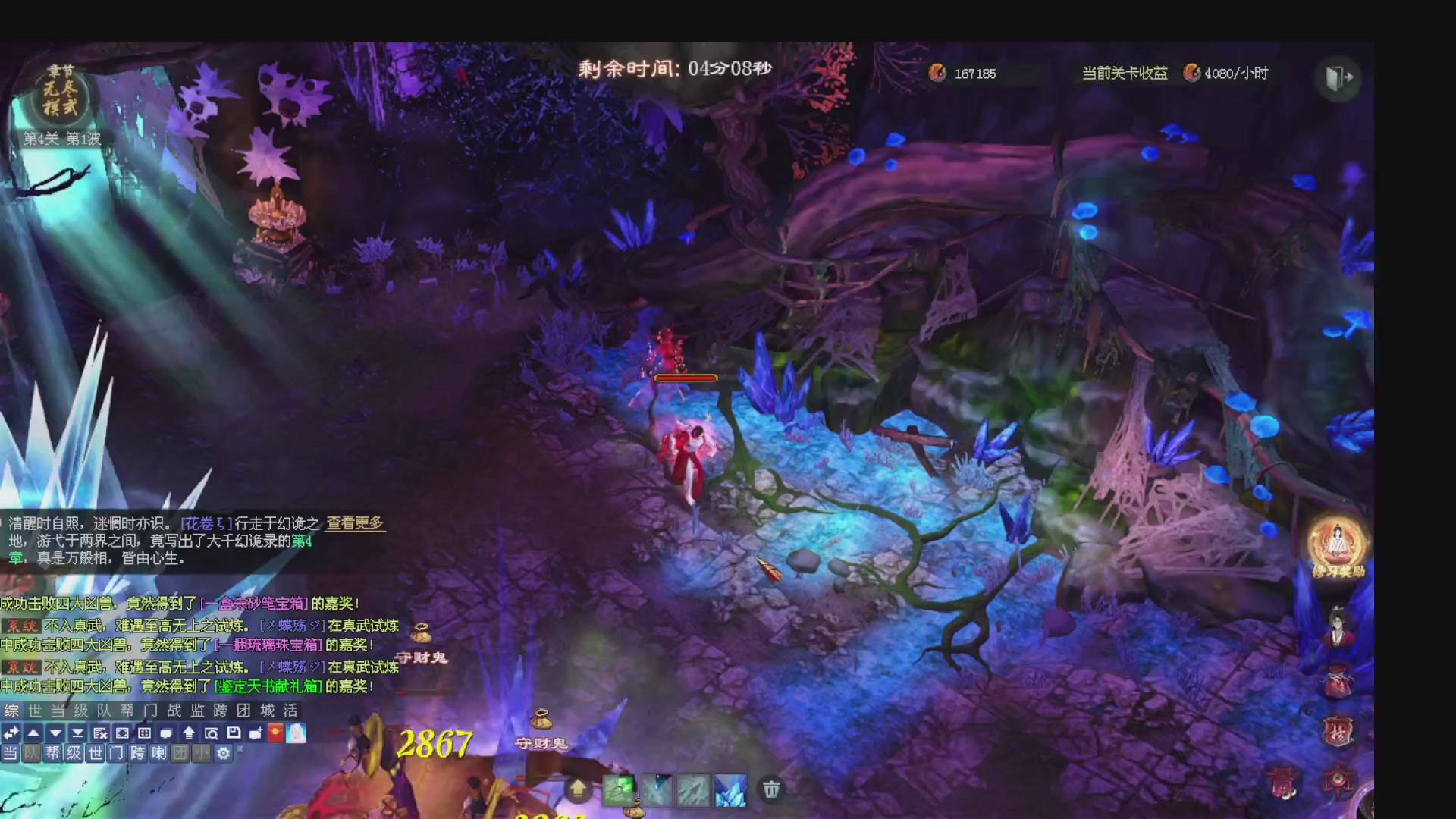The image size is (1456, 819).
Task: Expand the skill bar with the gold up arrow
Action: [579, 789]
